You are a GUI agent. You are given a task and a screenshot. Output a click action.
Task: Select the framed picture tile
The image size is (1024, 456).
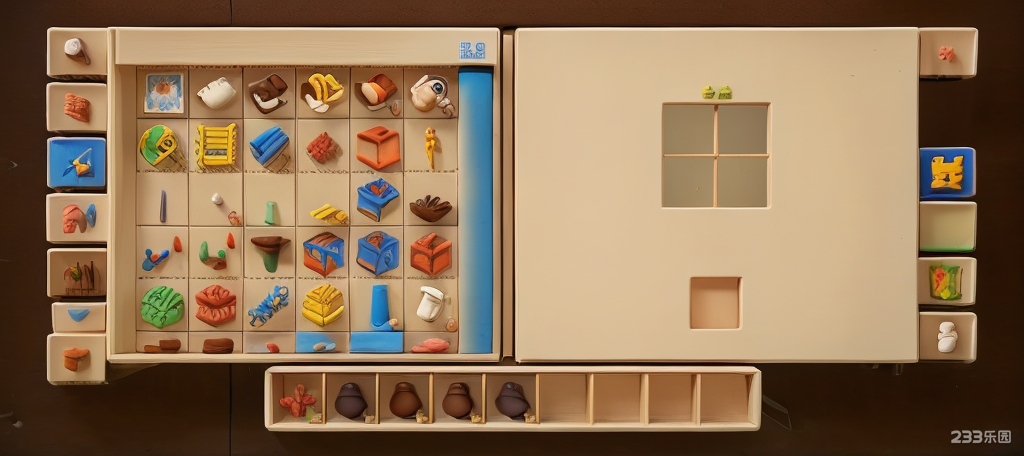163,92
